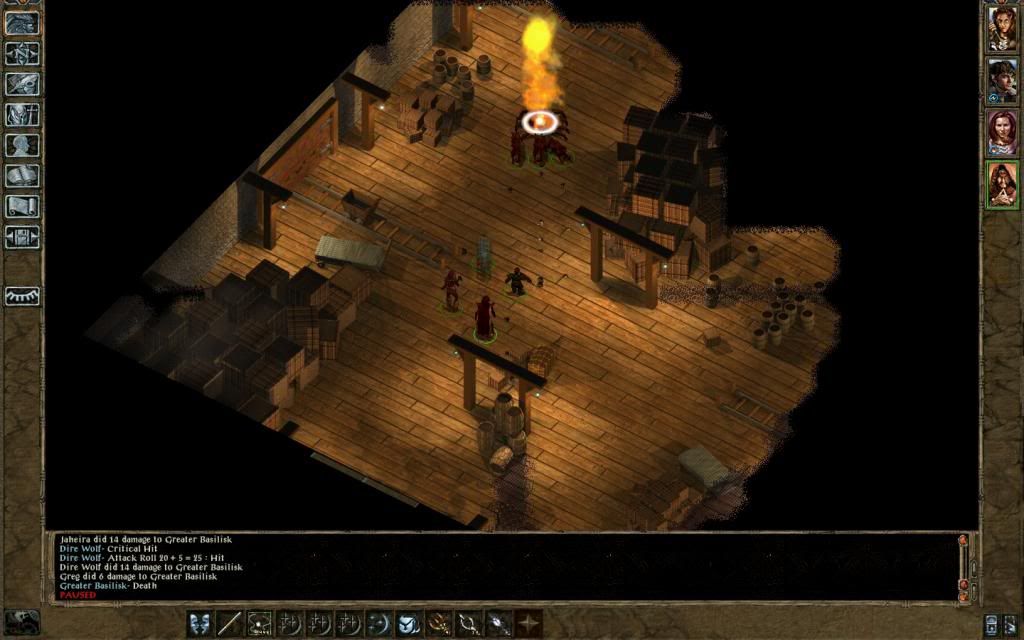Open the journal quill icon
Image resolution: width=1024 pixels, height=640 pixels.
[x=22, y=84]
